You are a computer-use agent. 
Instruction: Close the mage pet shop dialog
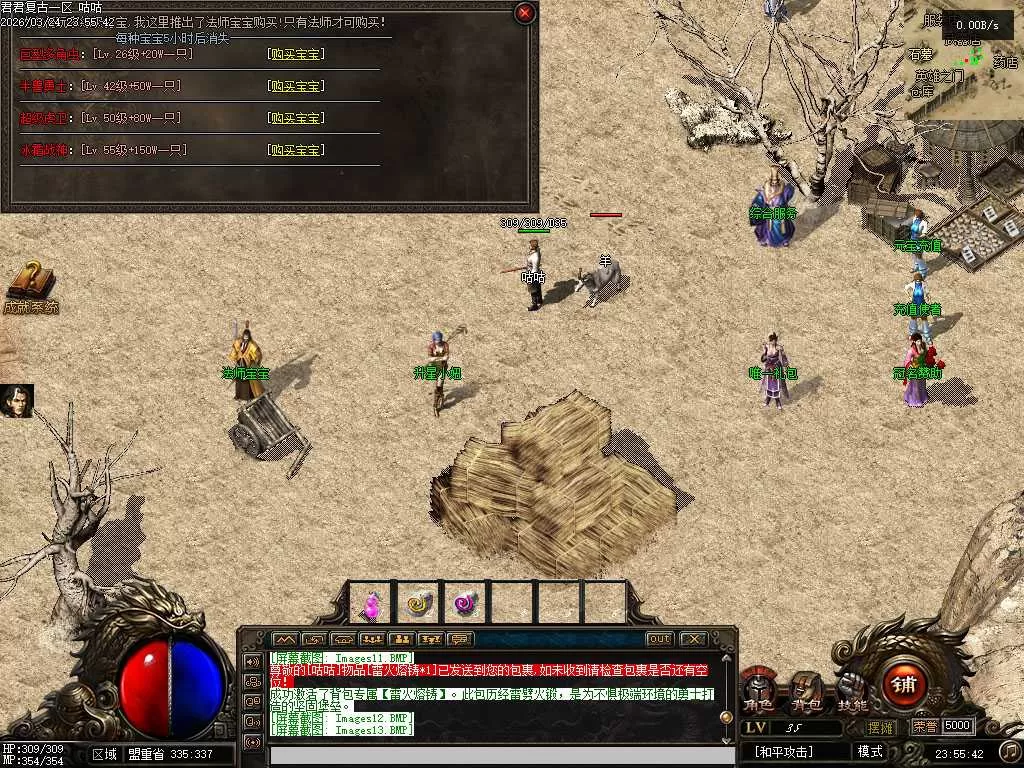point(524,13)
